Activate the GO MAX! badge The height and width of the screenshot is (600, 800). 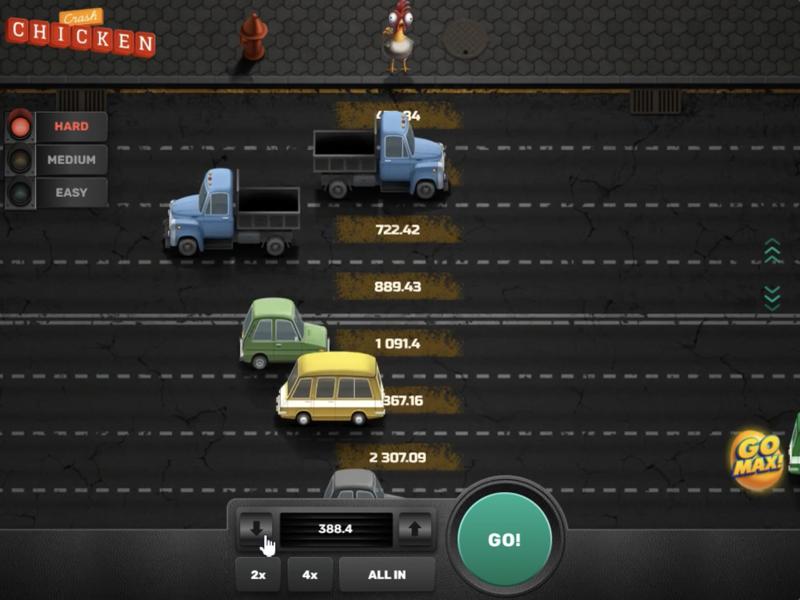[757, 460]
